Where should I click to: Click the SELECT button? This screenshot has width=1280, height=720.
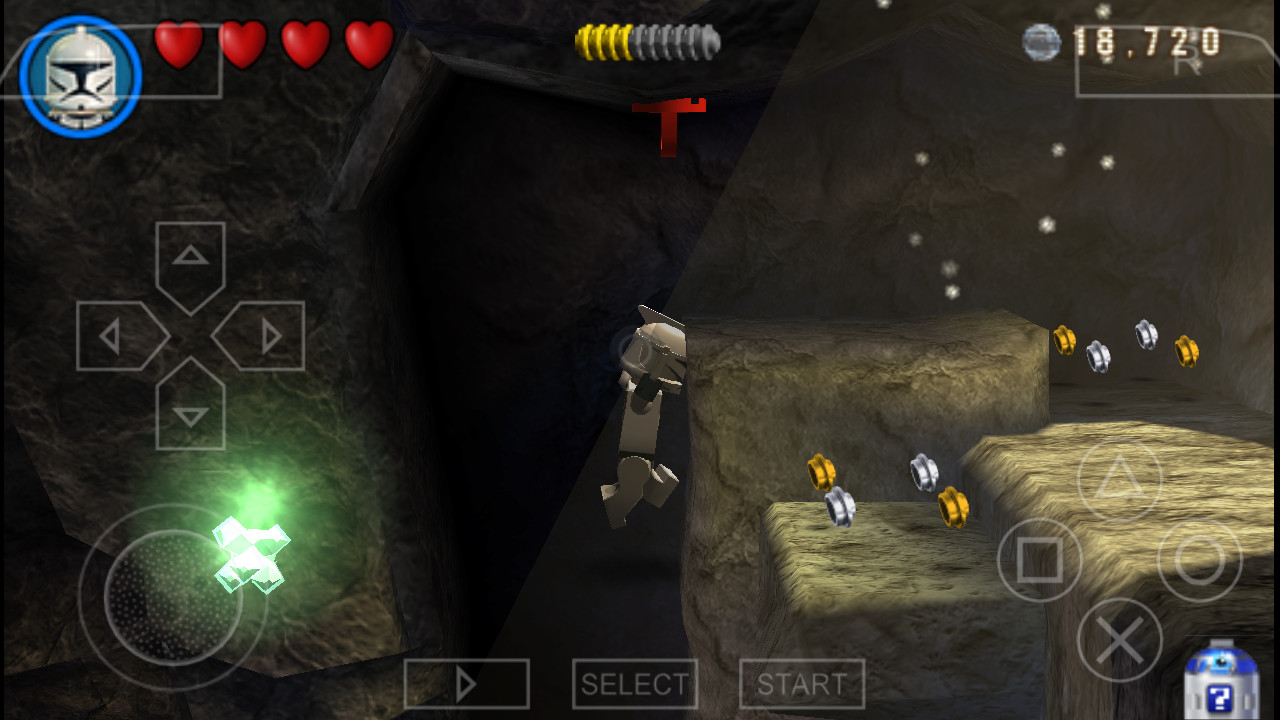point(635,684)
